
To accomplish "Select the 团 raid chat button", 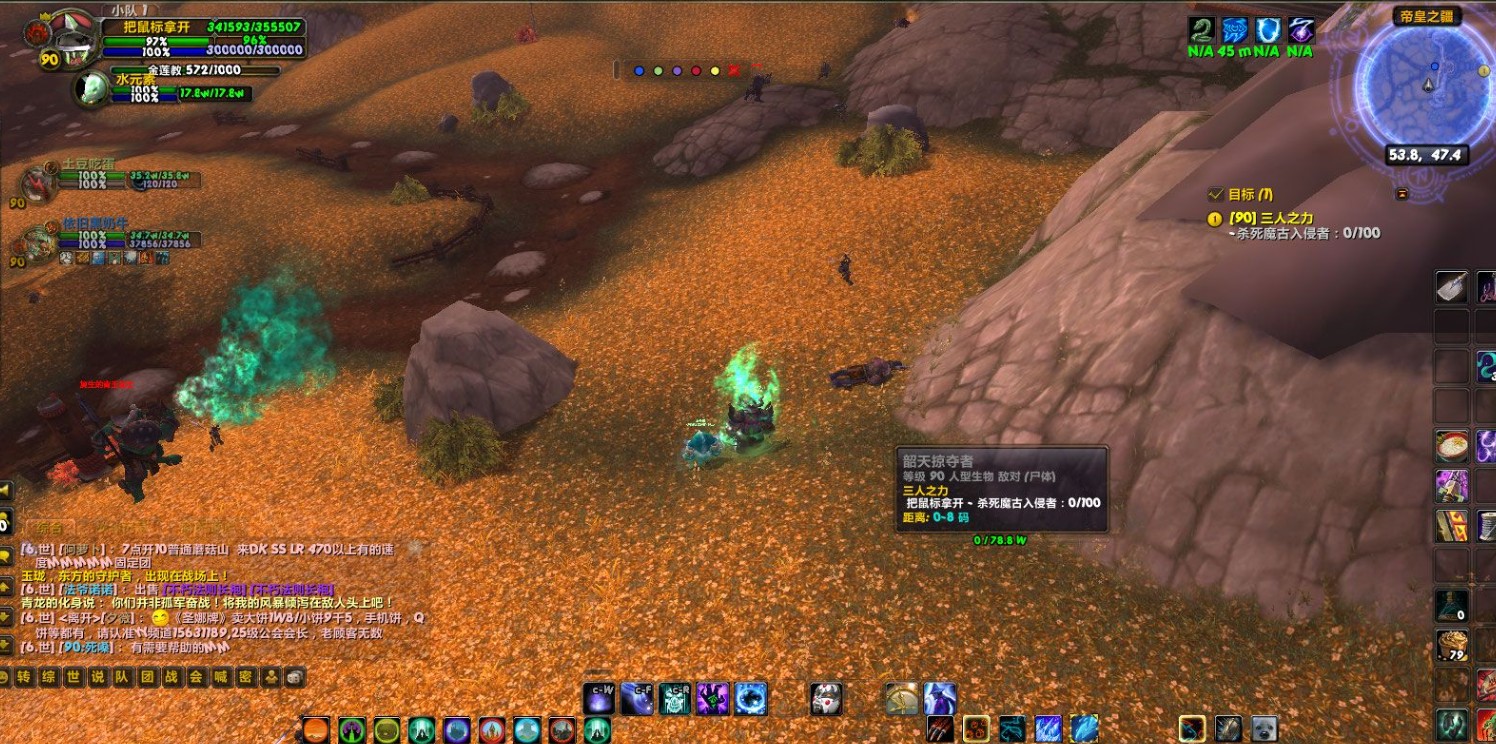I will [x=147, y=677].
